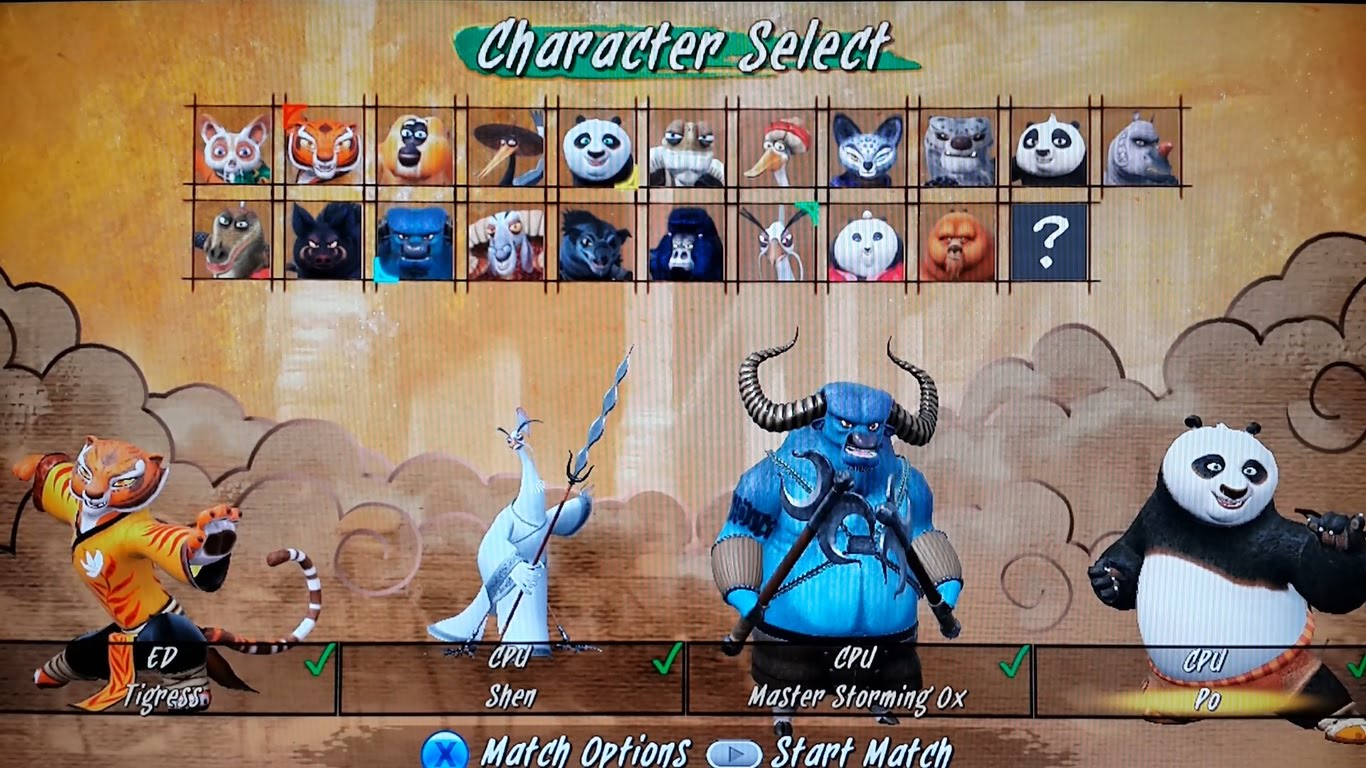The image size is (1366, 768).
Task: Choose the Tigress portrait tile
Action: coord(324,149)
